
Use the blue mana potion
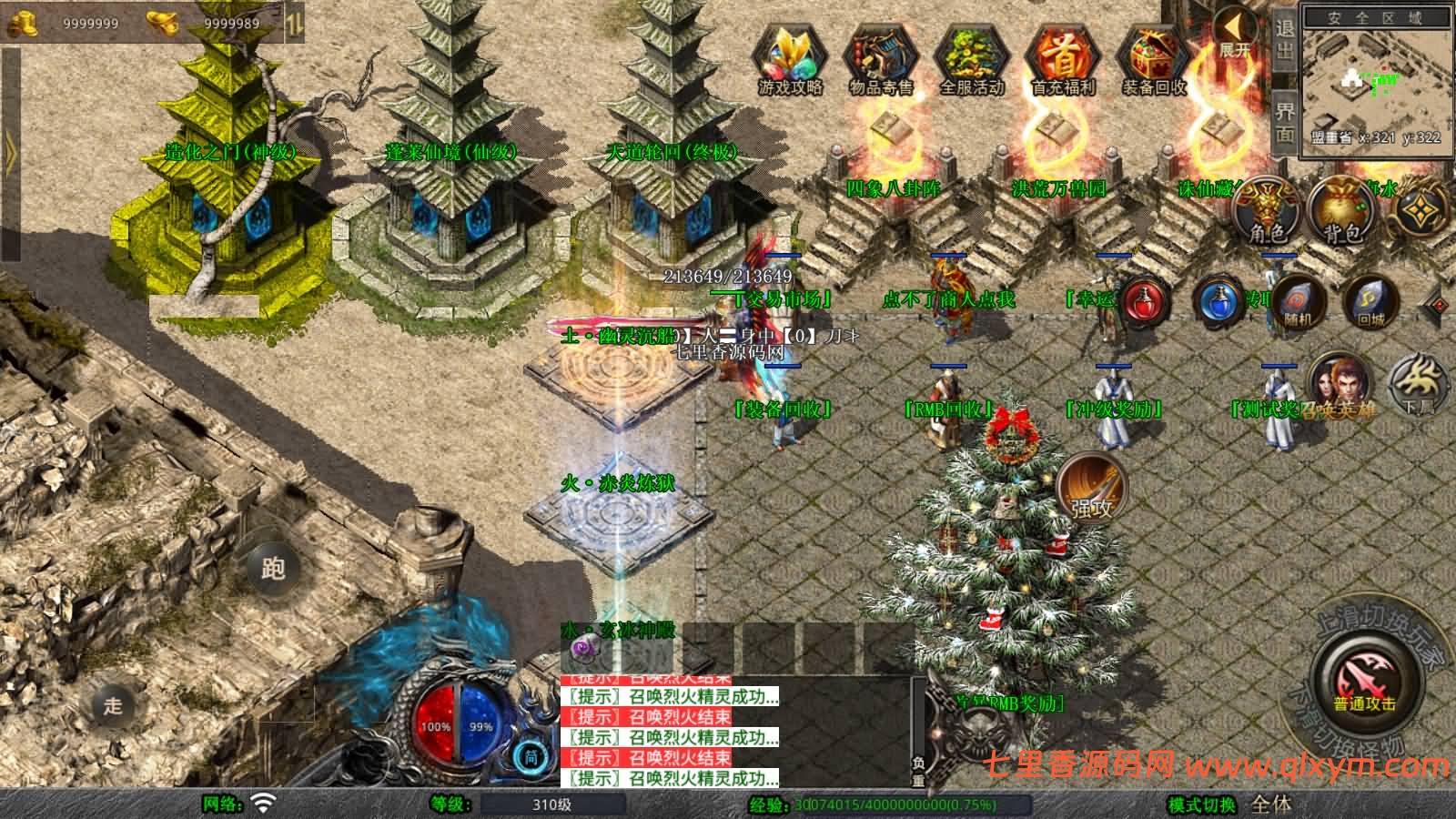[1220, 301]
